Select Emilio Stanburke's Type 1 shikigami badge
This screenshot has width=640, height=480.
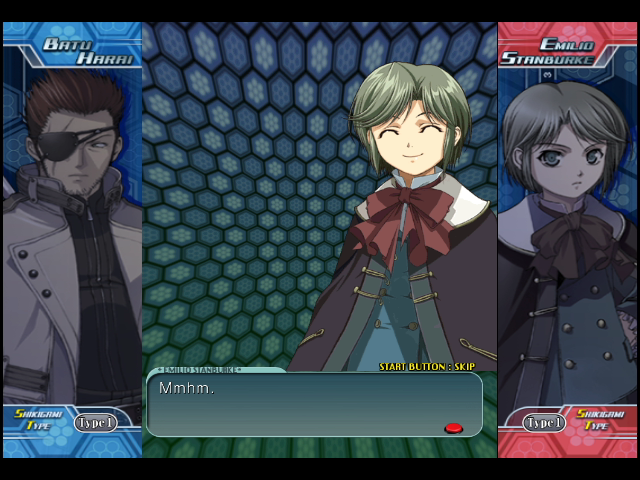pyautogui.click(x=545, y=423)
